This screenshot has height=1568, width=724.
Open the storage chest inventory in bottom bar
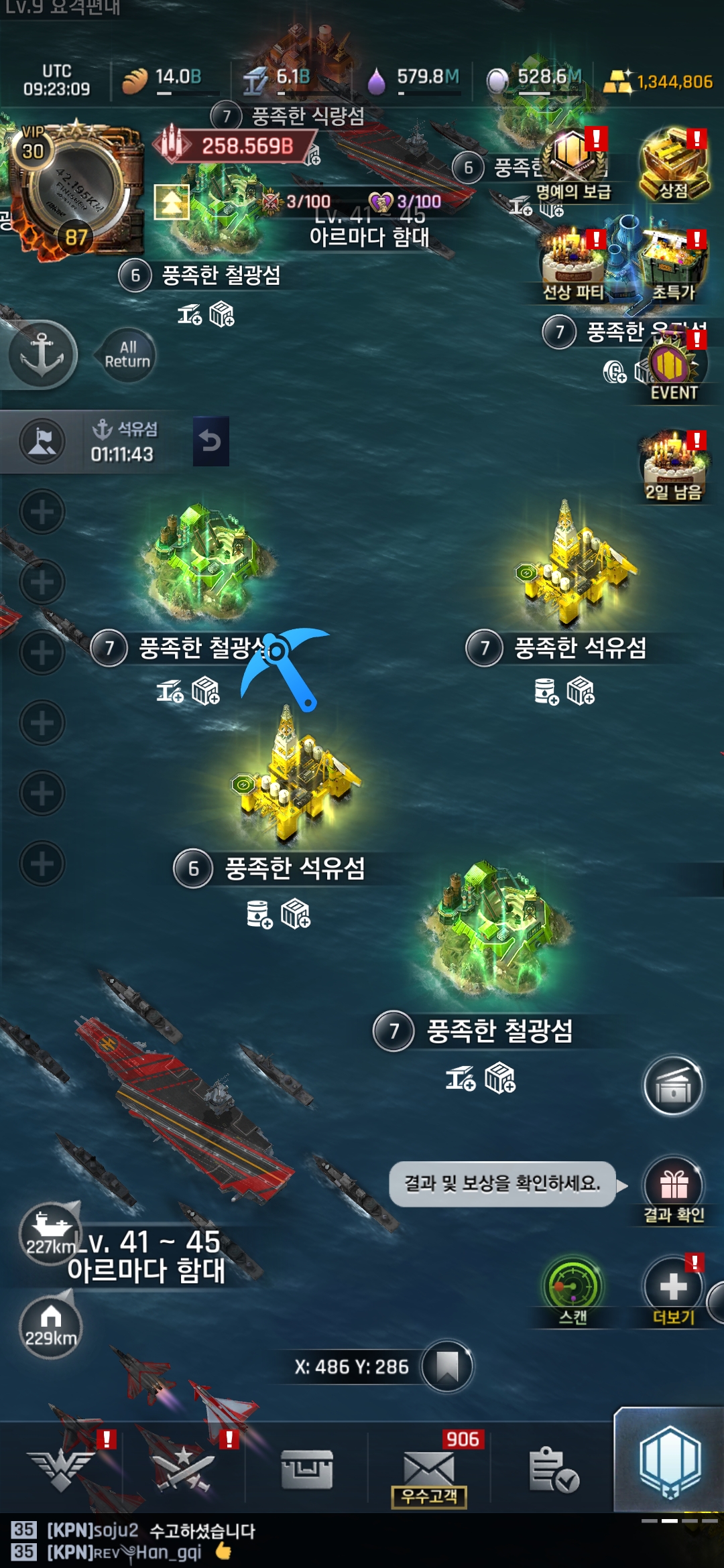[x=307, y=1469]
